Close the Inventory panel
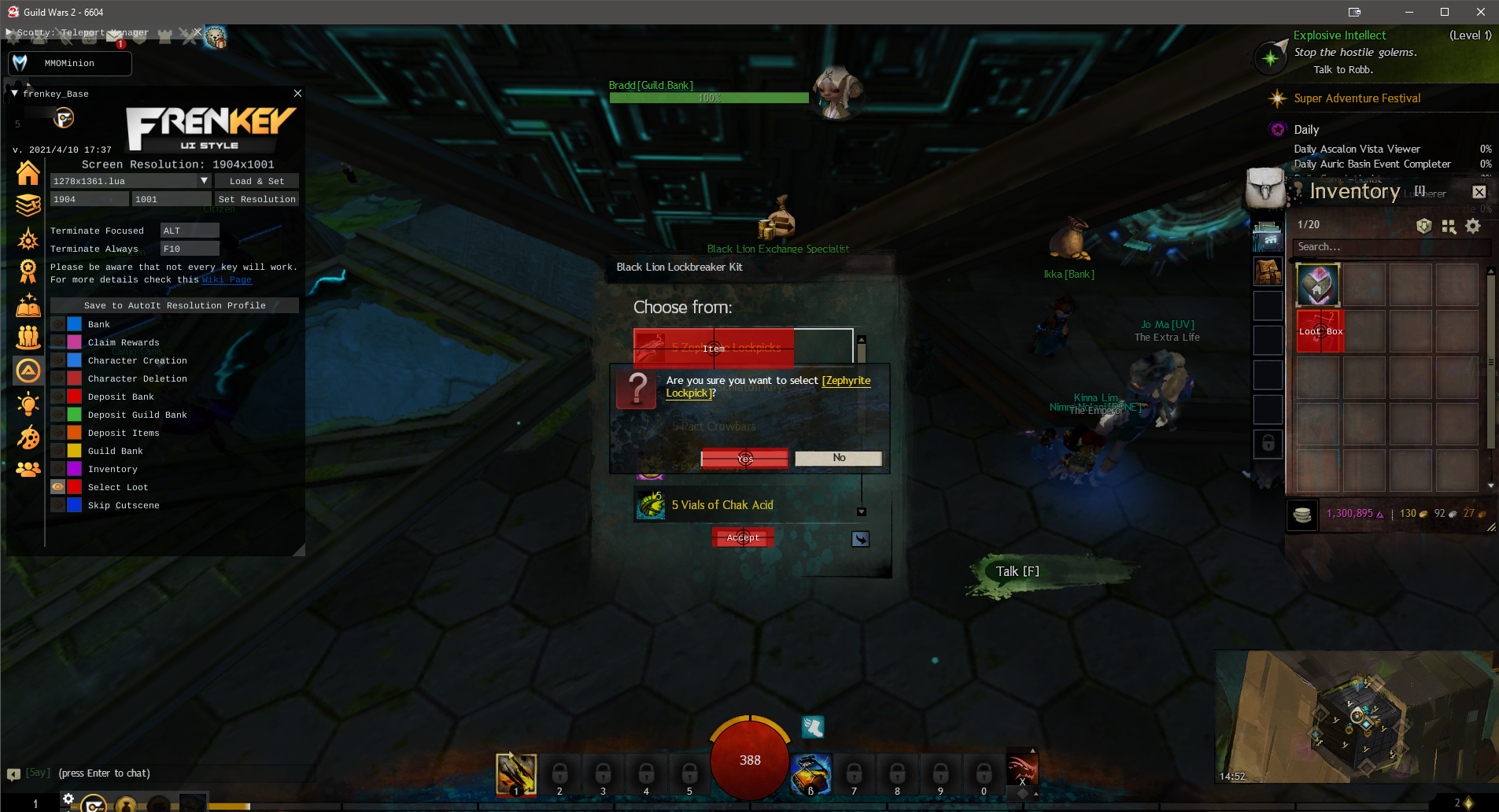This screenshot has width=1499, height=812. (x=1479, y=192)
